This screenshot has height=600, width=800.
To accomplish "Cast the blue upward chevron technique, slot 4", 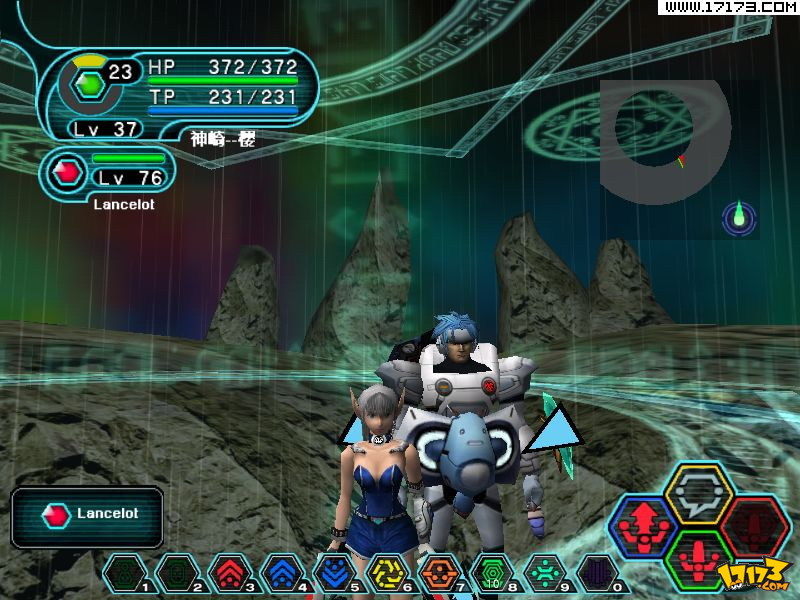I will coord(281,574).
